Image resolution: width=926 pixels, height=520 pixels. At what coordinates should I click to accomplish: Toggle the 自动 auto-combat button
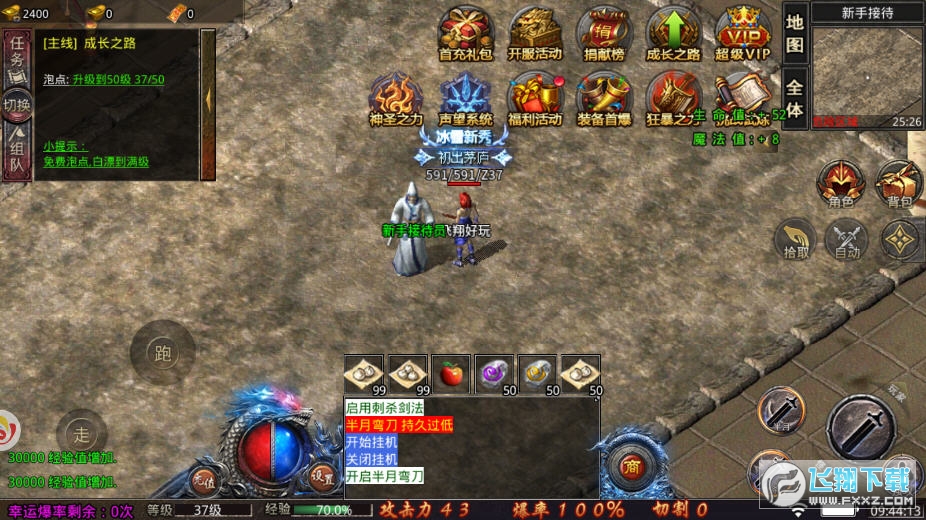tap(847, 240)
